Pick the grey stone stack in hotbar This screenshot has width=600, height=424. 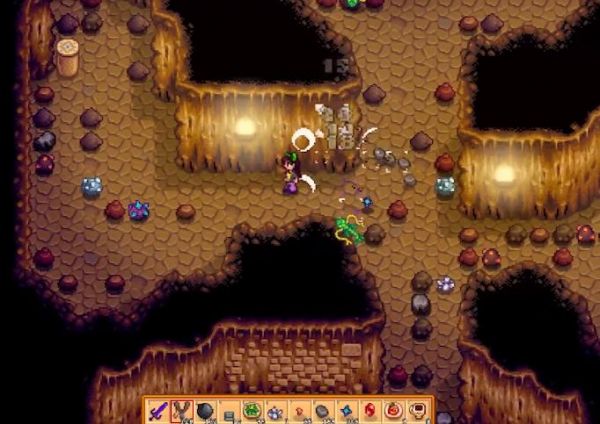322,410
